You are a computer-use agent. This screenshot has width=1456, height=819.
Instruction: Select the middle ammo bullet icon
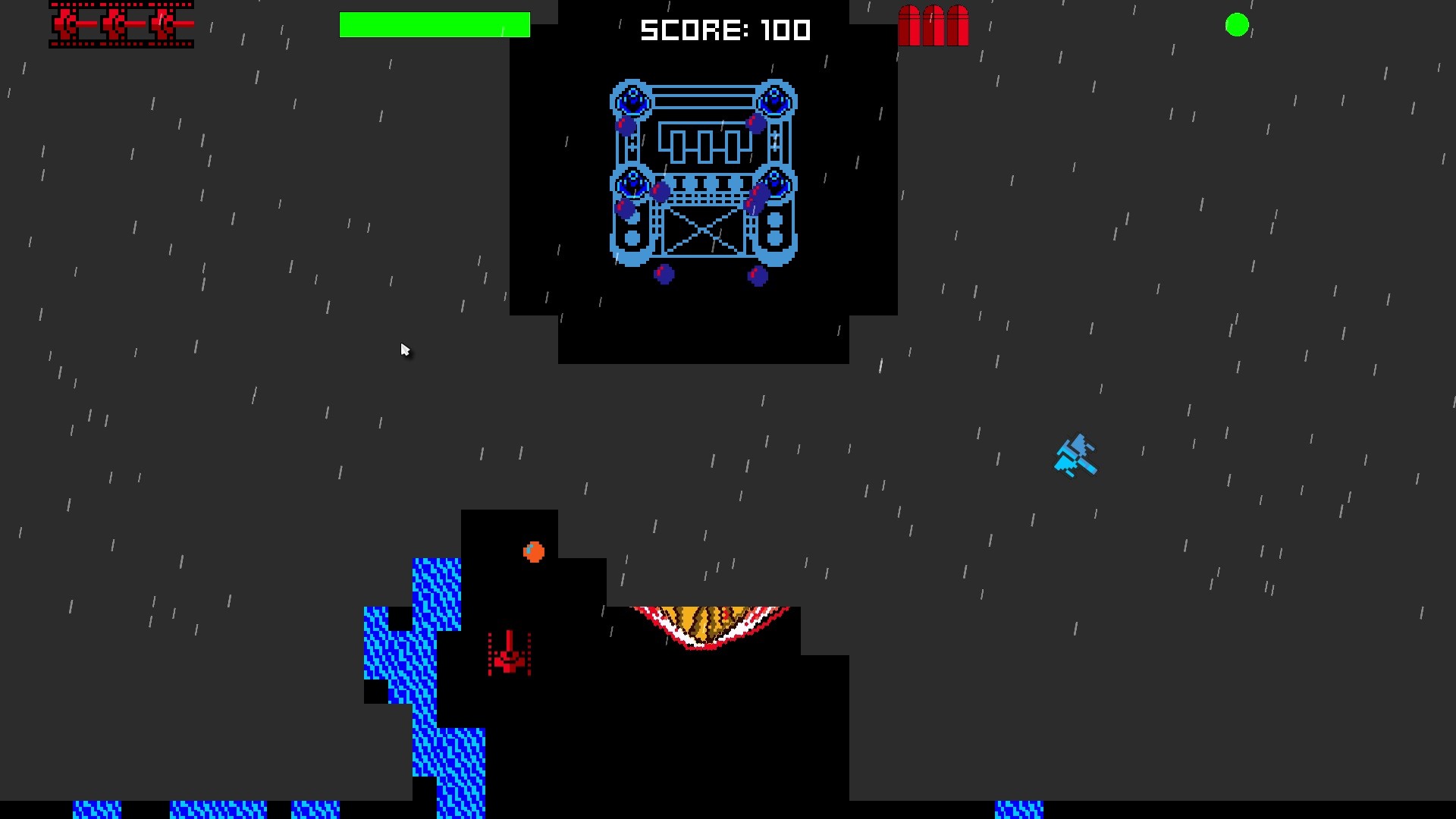(933, 27)
